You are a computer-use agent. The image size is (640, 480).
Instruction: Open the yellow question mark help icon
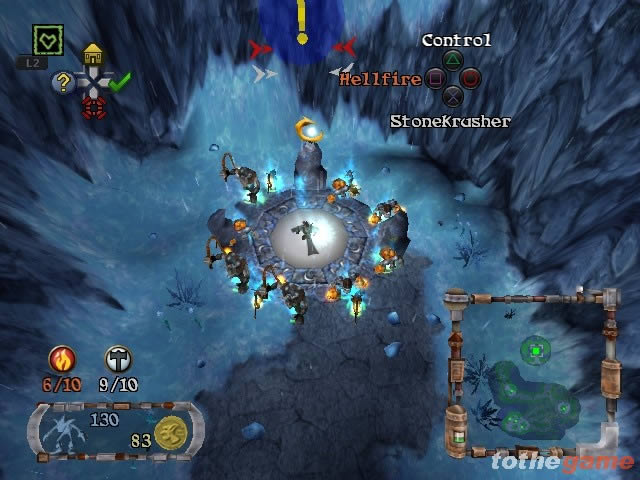[x=64, y=83]
